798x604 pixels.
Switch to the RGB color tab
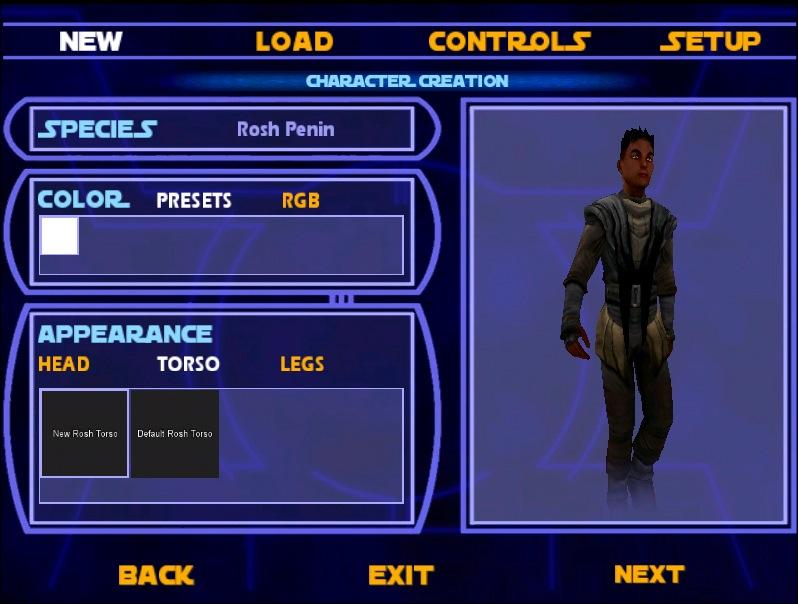pos(300,200)
